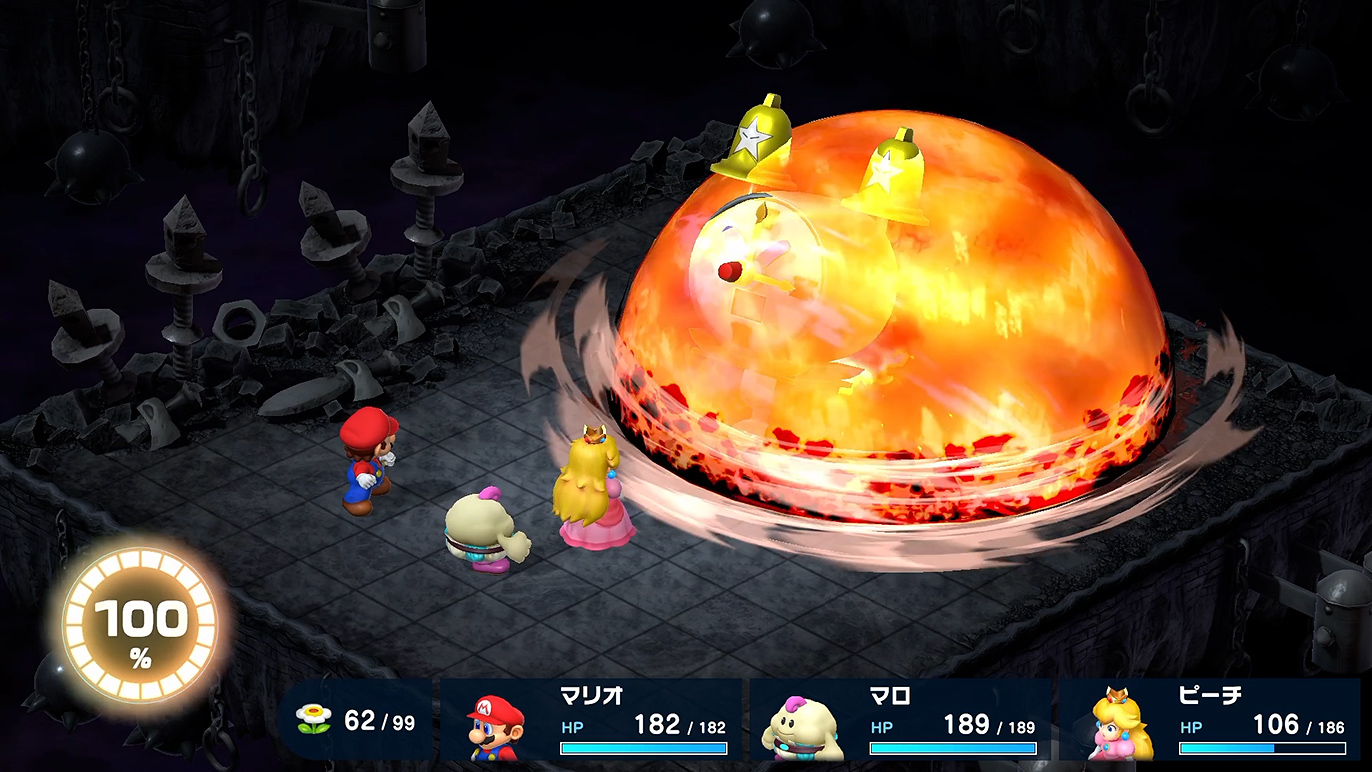The image size is (1372, 772).
Task: Select Mallow's (マロ) party status panel
Action: 900,720
